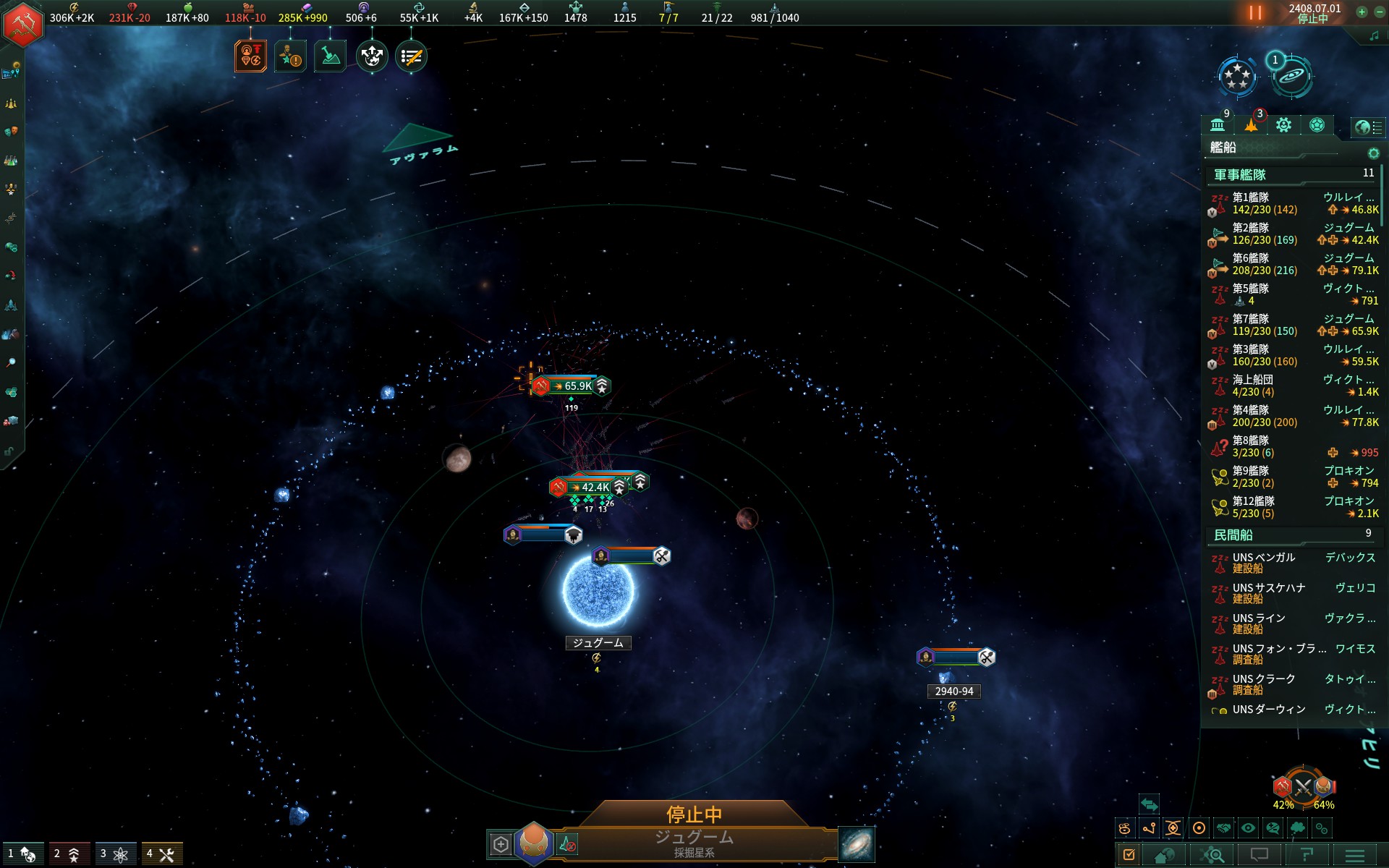
Task: Click the orange resource deficit alert
Action: (250, 56)
